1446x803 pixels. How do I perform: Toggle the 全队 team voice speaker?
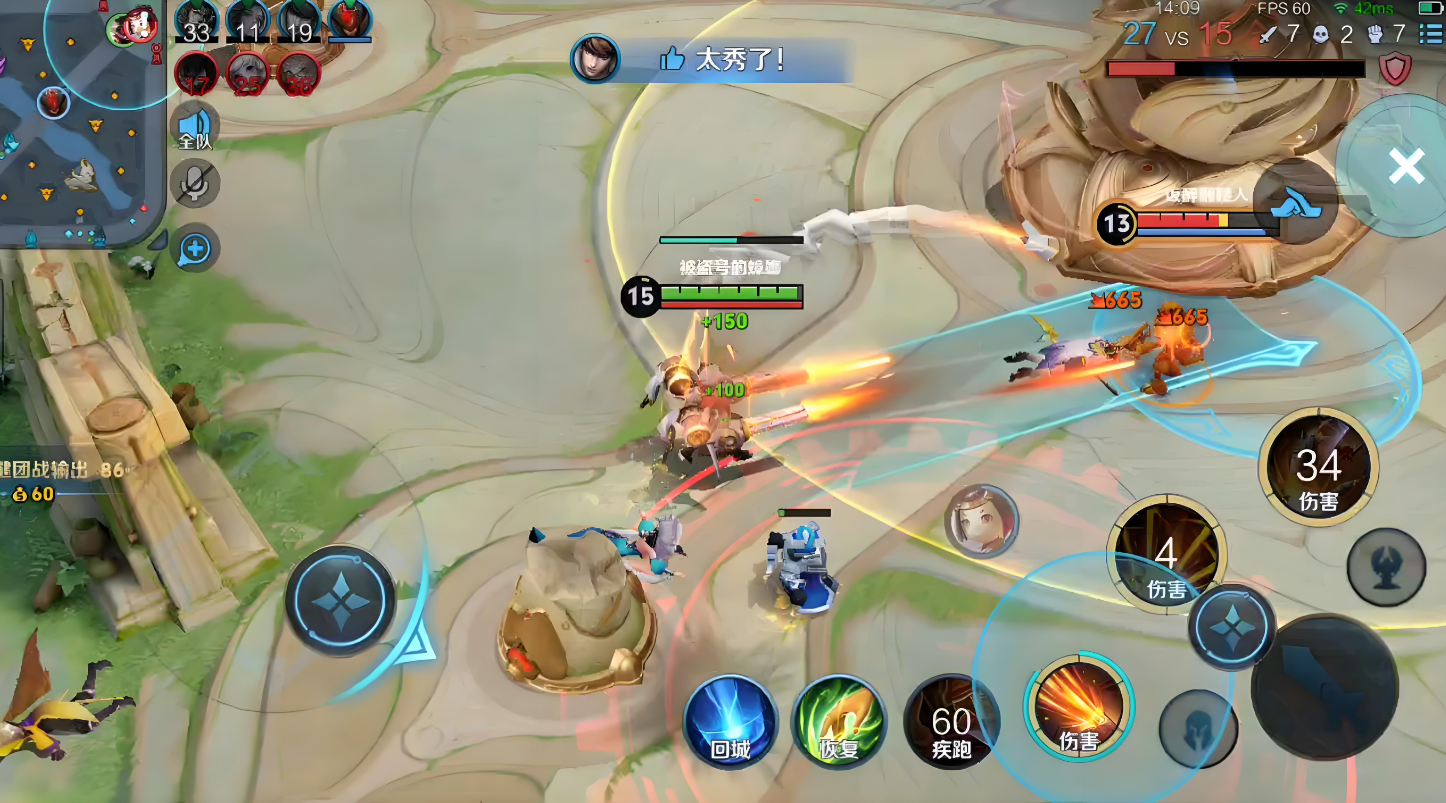pos(195,127)
